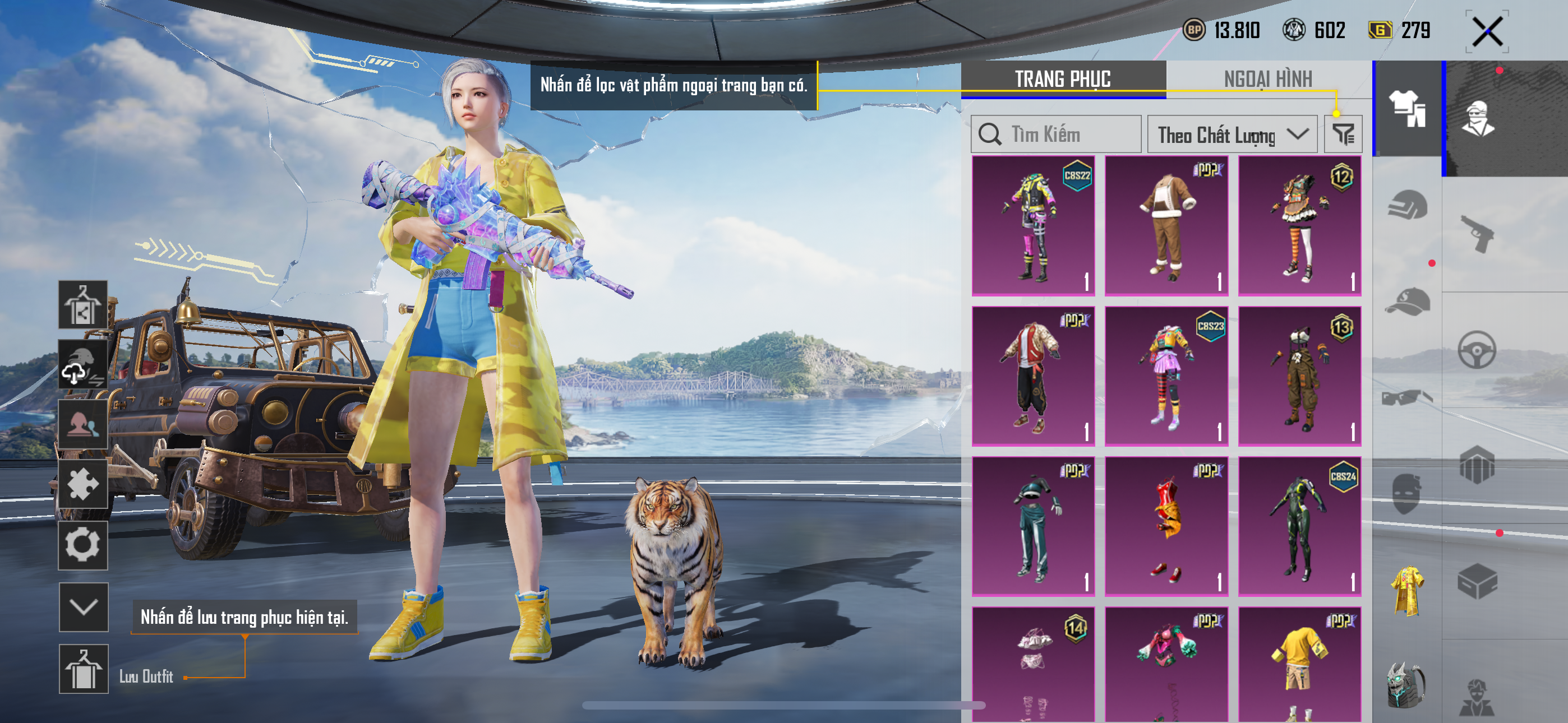Collapse the left toolbar with the down arrow
The image size is (1568, 723).
(84, 607)
